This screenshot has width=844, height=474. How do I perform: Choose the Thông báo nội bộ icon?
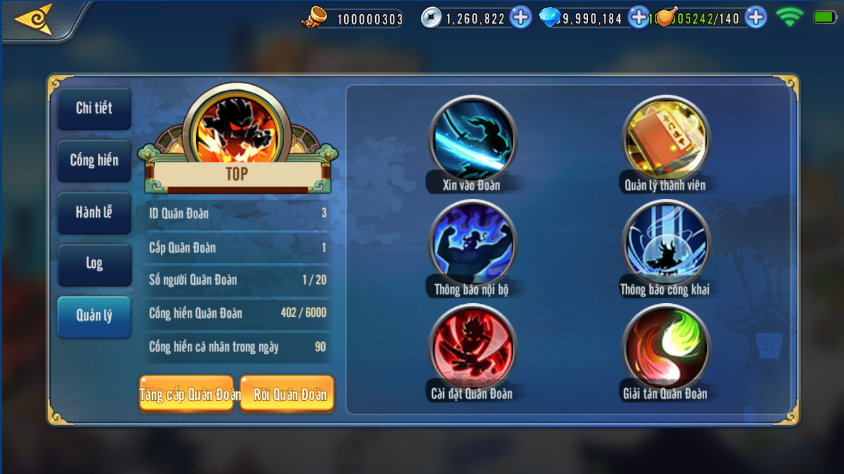pos(472,244)
